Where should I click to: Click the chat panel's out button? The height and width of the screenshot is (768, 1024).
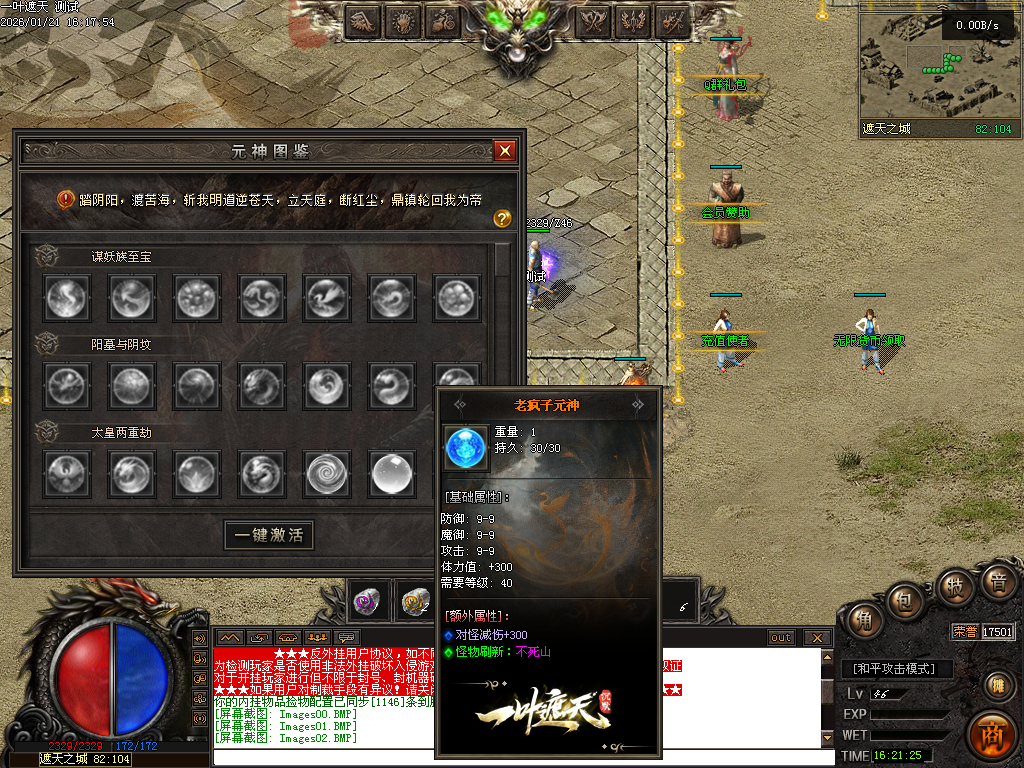781,638
